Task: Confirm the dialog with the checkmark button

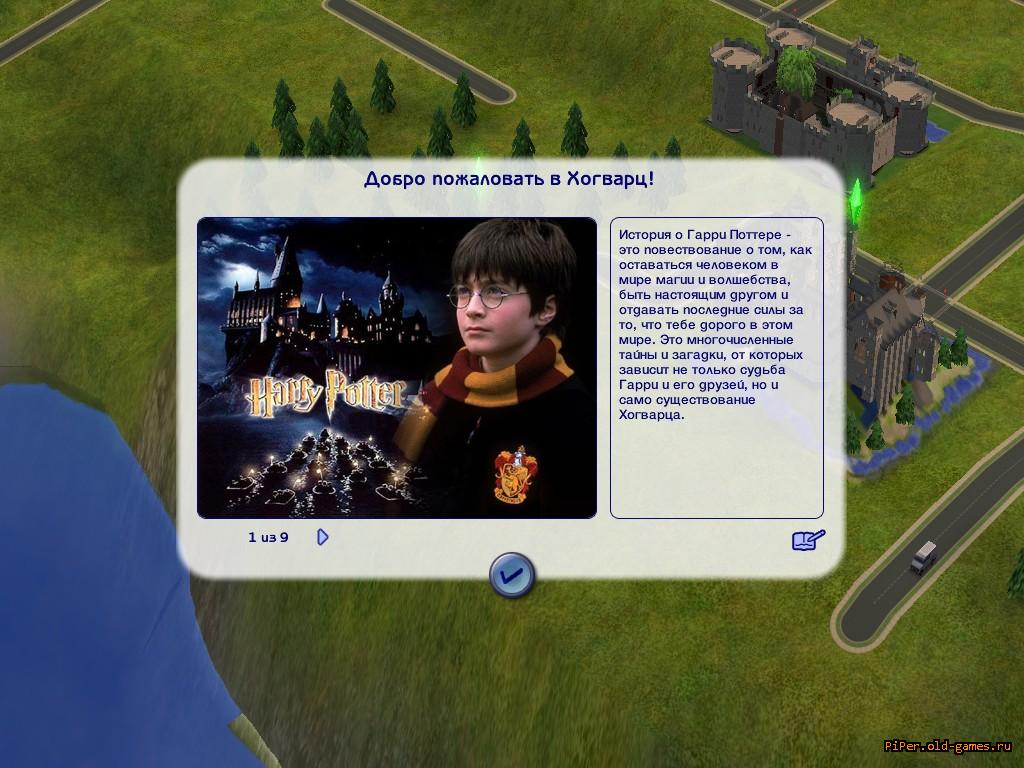Action: click(511, 575)
